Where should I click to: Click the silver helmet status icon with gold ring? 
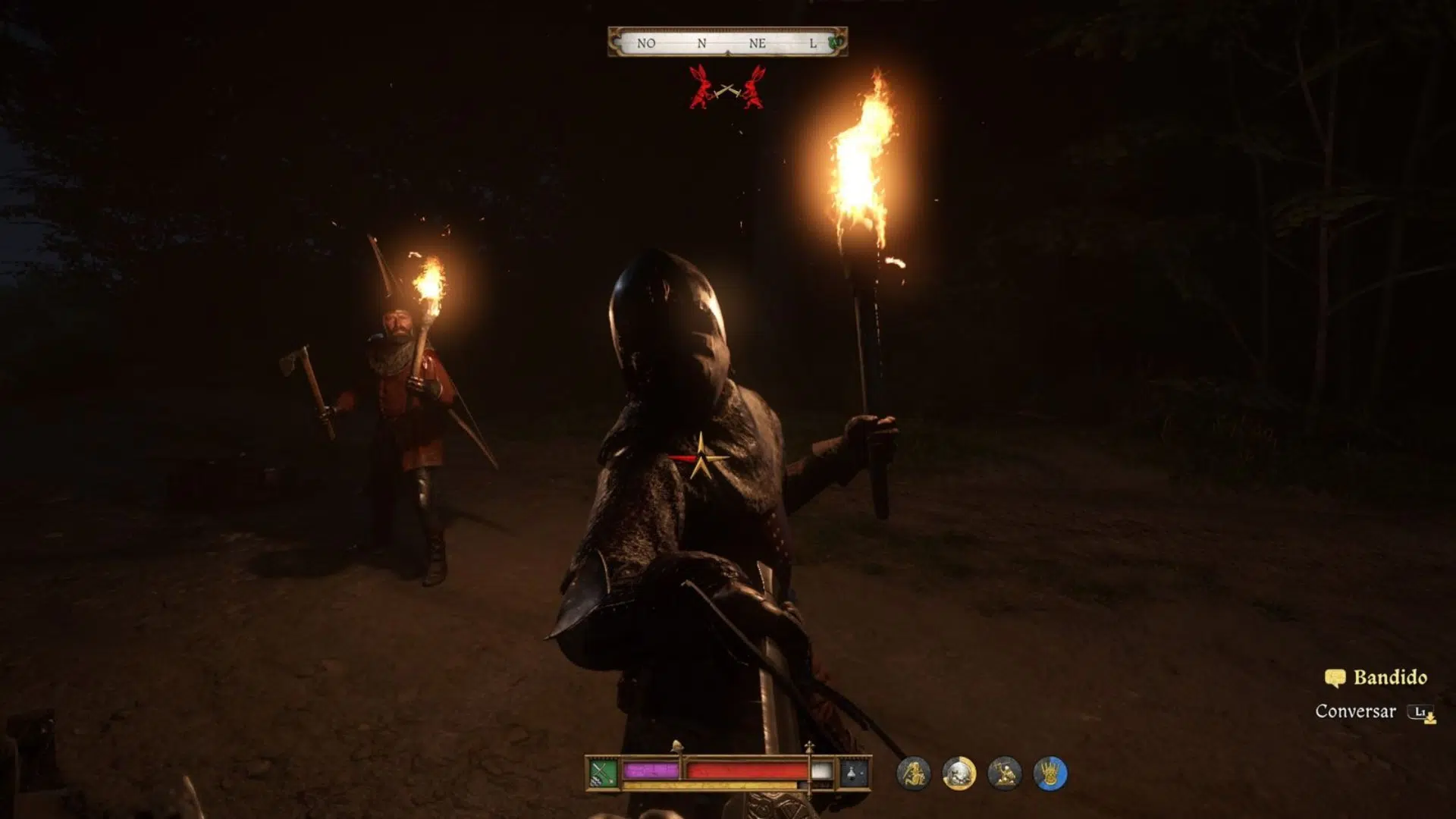[x=959, y=773]
